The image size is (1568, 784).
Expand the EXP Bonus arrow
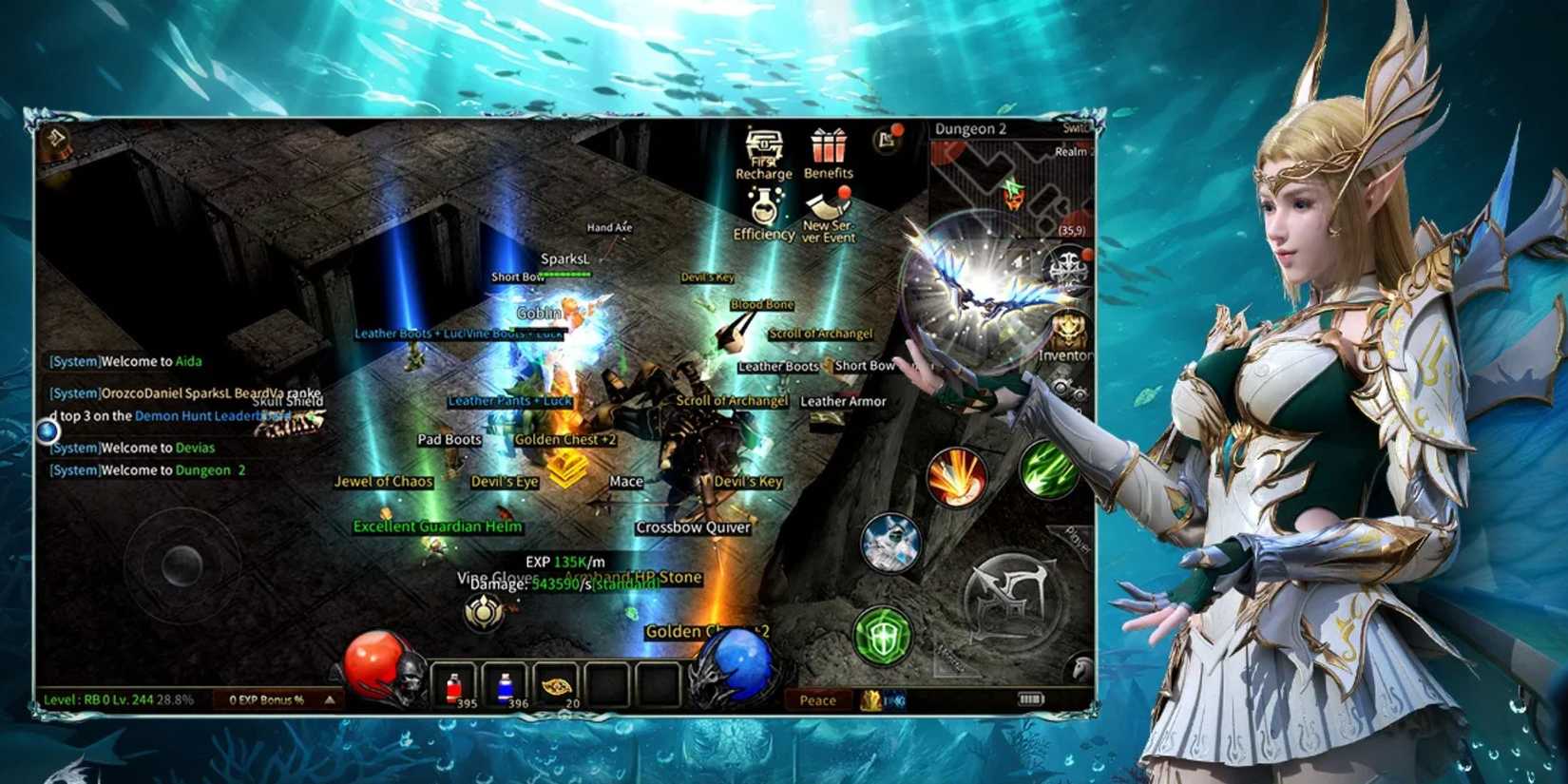[327, 700]
